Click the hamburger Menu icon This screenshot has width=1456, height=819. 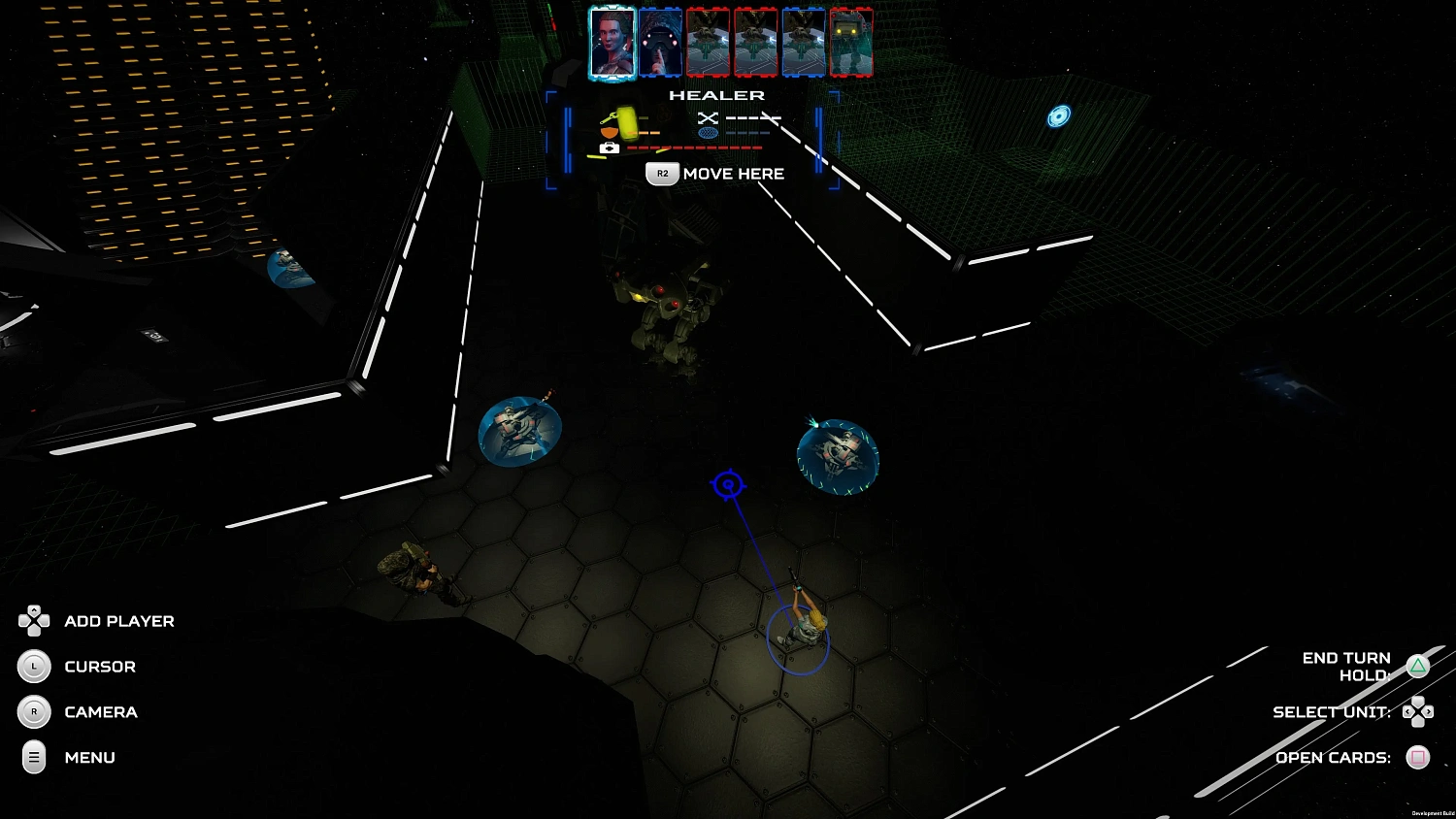click(34, 758)
